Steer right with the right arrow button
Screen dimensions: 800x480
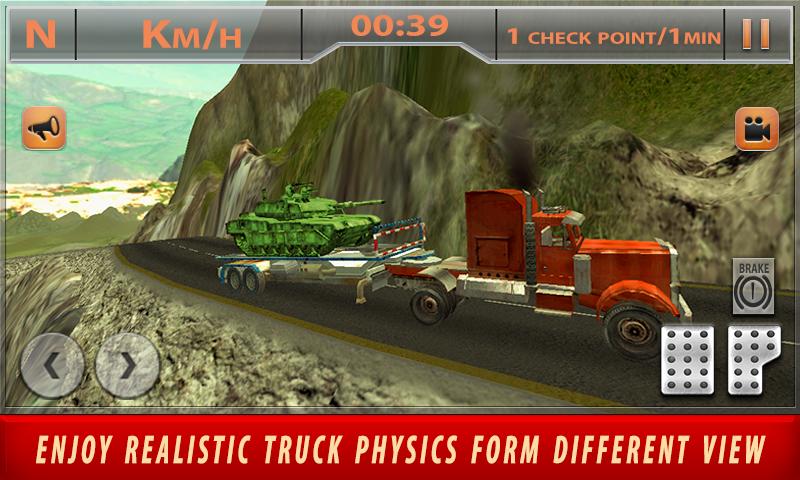coord(128,365)
